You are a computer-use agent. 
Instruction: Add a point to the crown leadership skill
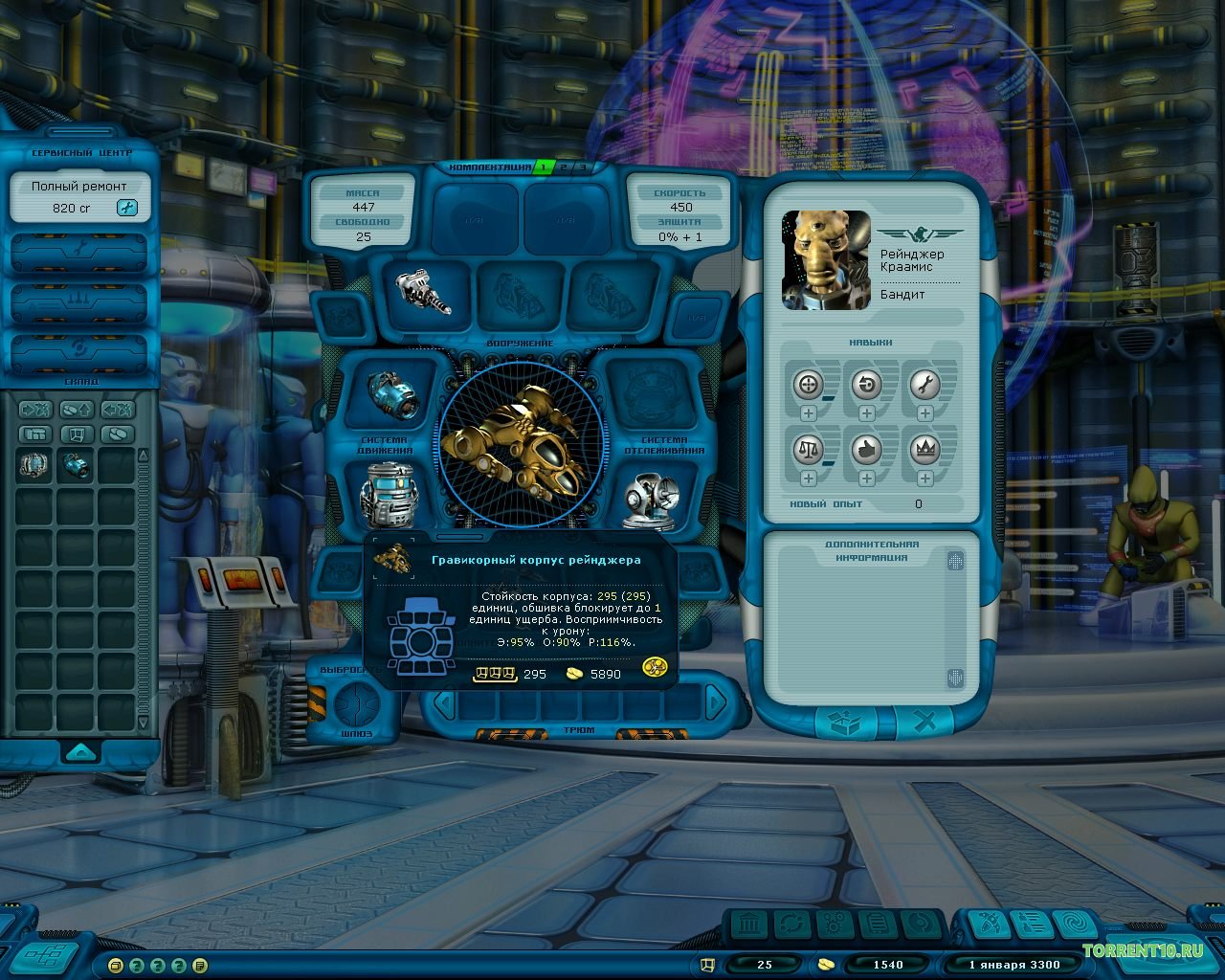pos(924,478)
